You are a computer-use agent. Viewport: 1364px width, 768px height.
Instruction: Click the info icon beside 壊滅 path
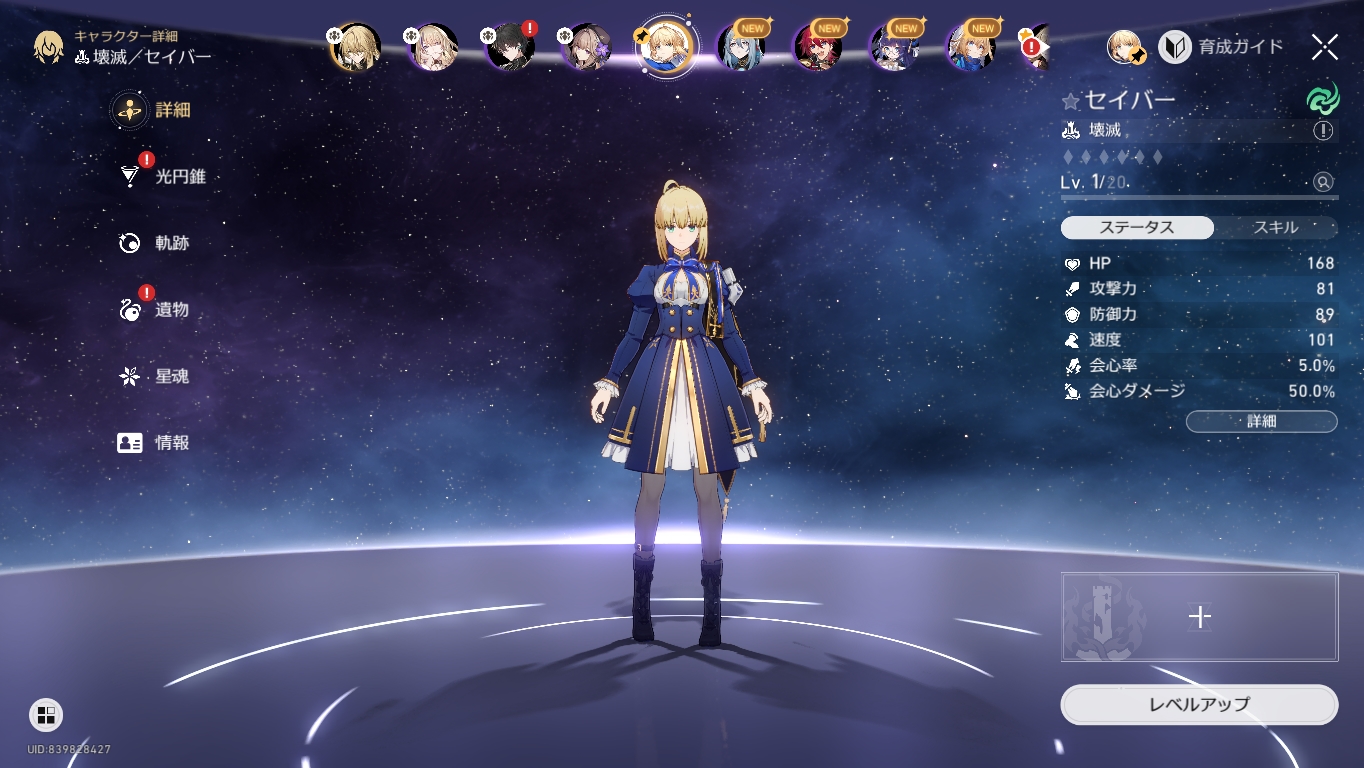[x=1323, y=131]
